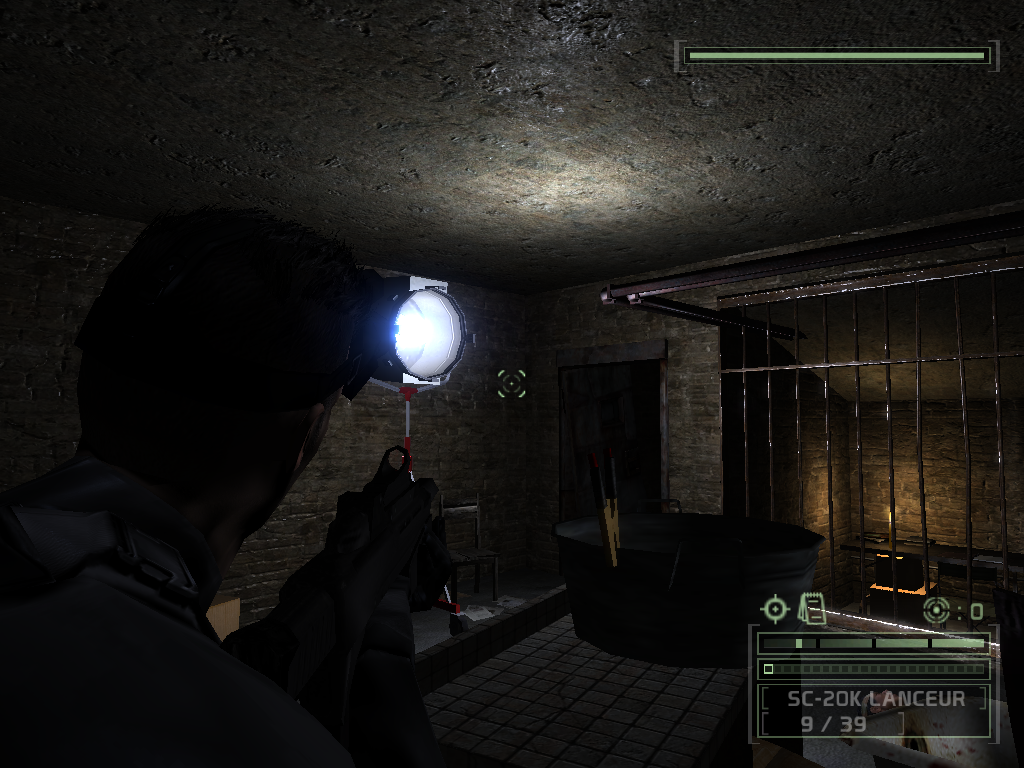
Task: Click the concentric-ring alarm counter icon
Action: tap(937, 609)
